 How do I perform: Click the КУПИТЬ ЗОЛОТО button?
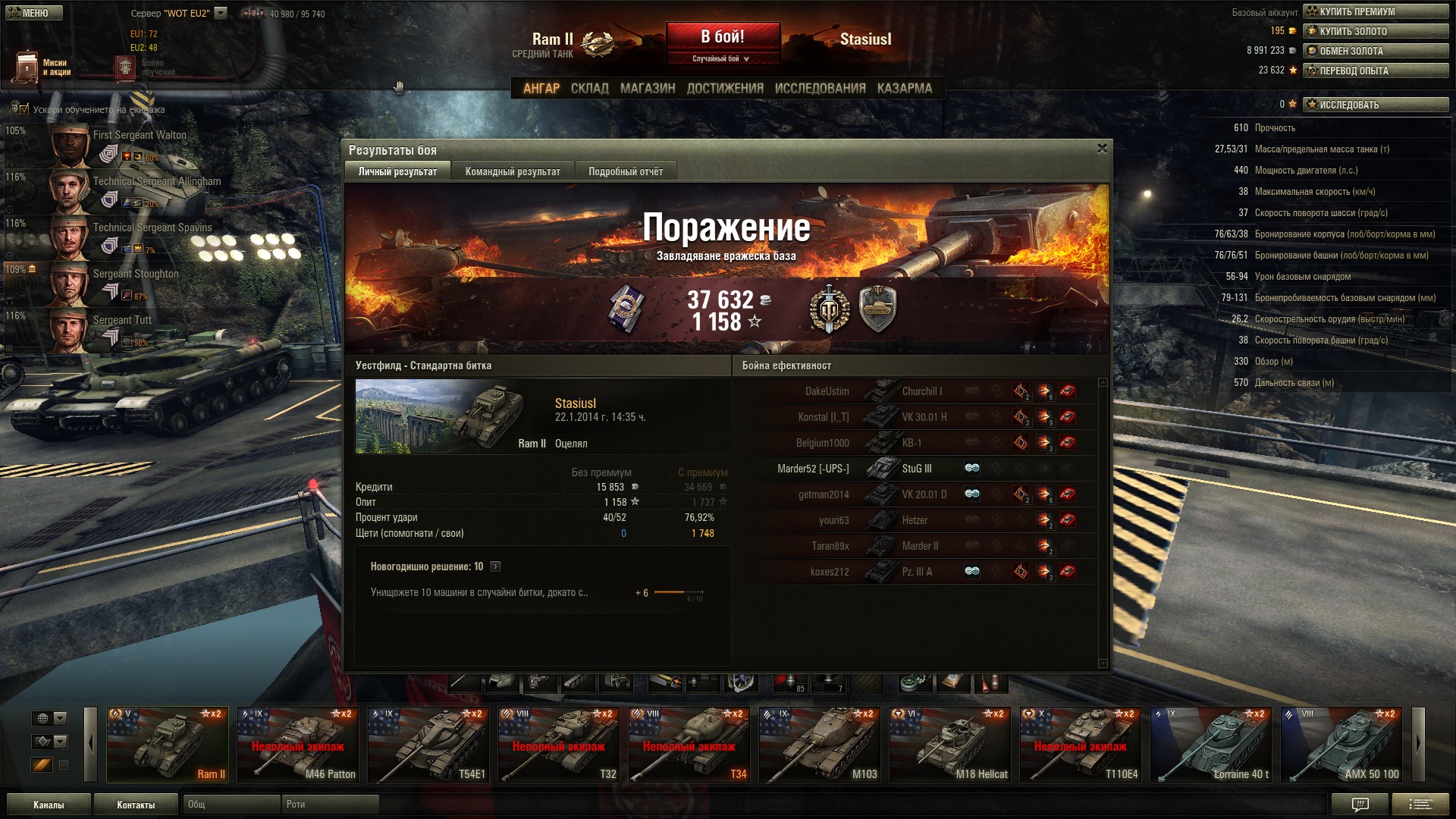tap(1376, 31)
